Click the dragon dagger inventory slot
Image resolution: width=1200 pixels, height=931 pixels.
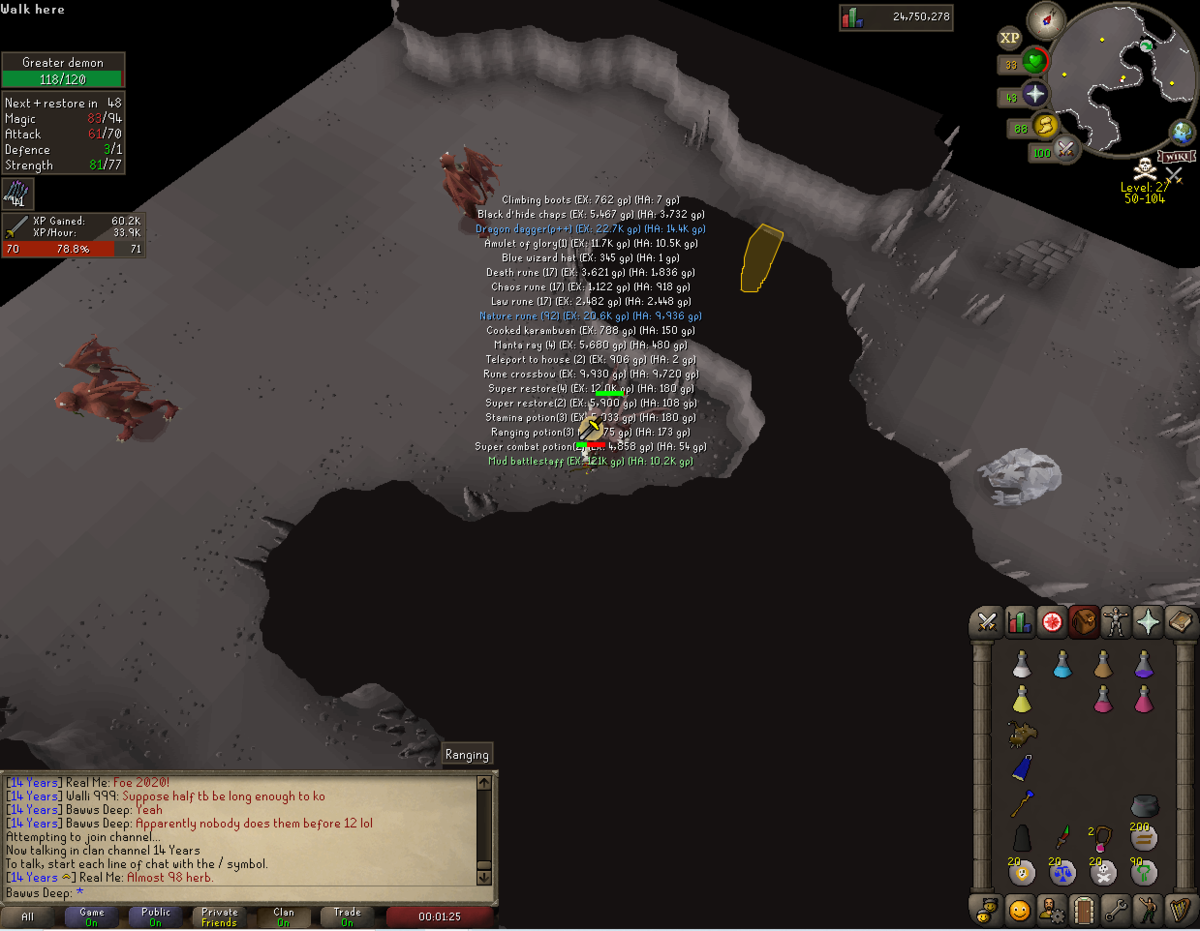(x=1062, y=836)
